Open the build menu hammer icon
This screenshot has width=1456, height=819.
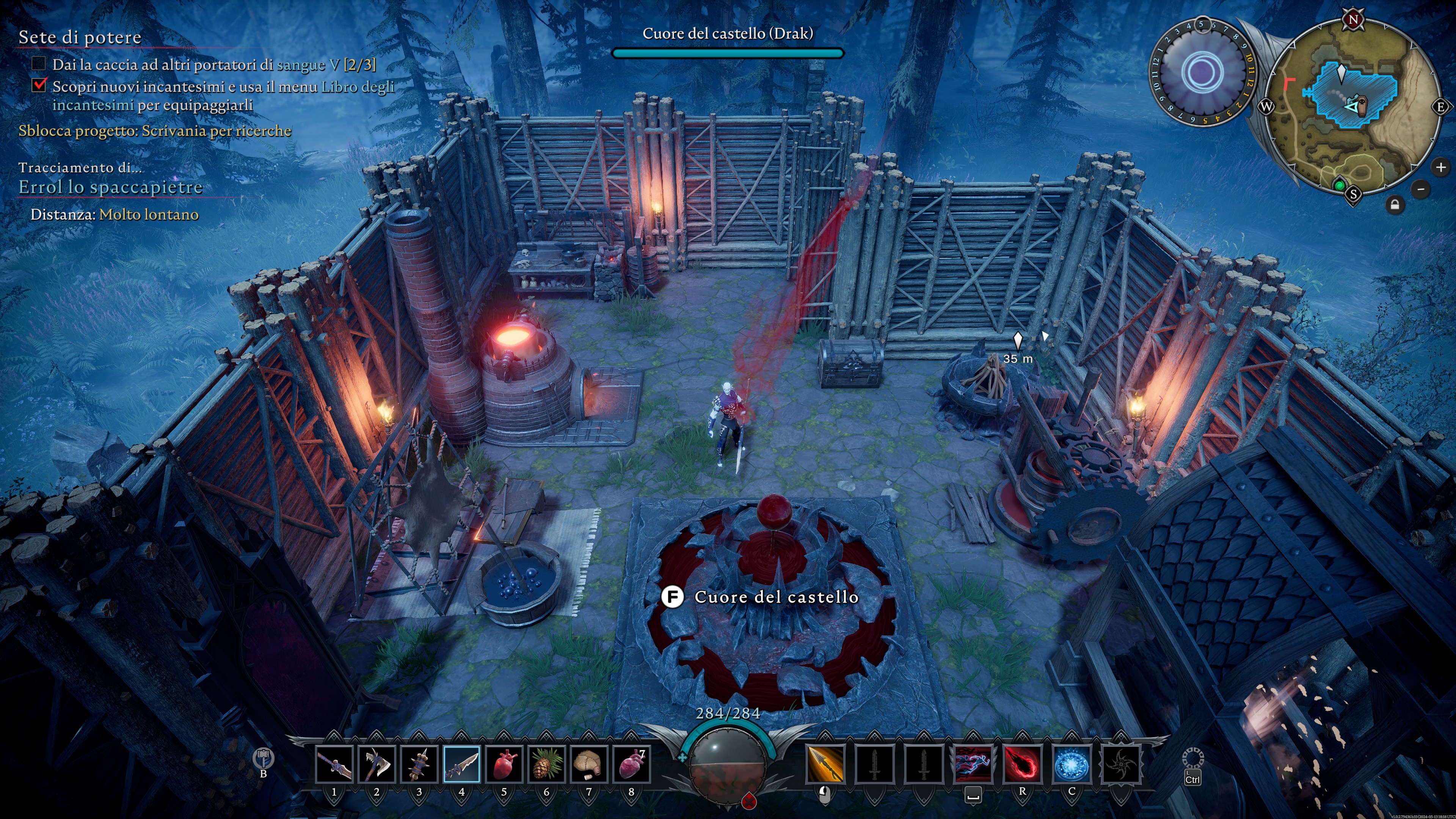[264, 758]
